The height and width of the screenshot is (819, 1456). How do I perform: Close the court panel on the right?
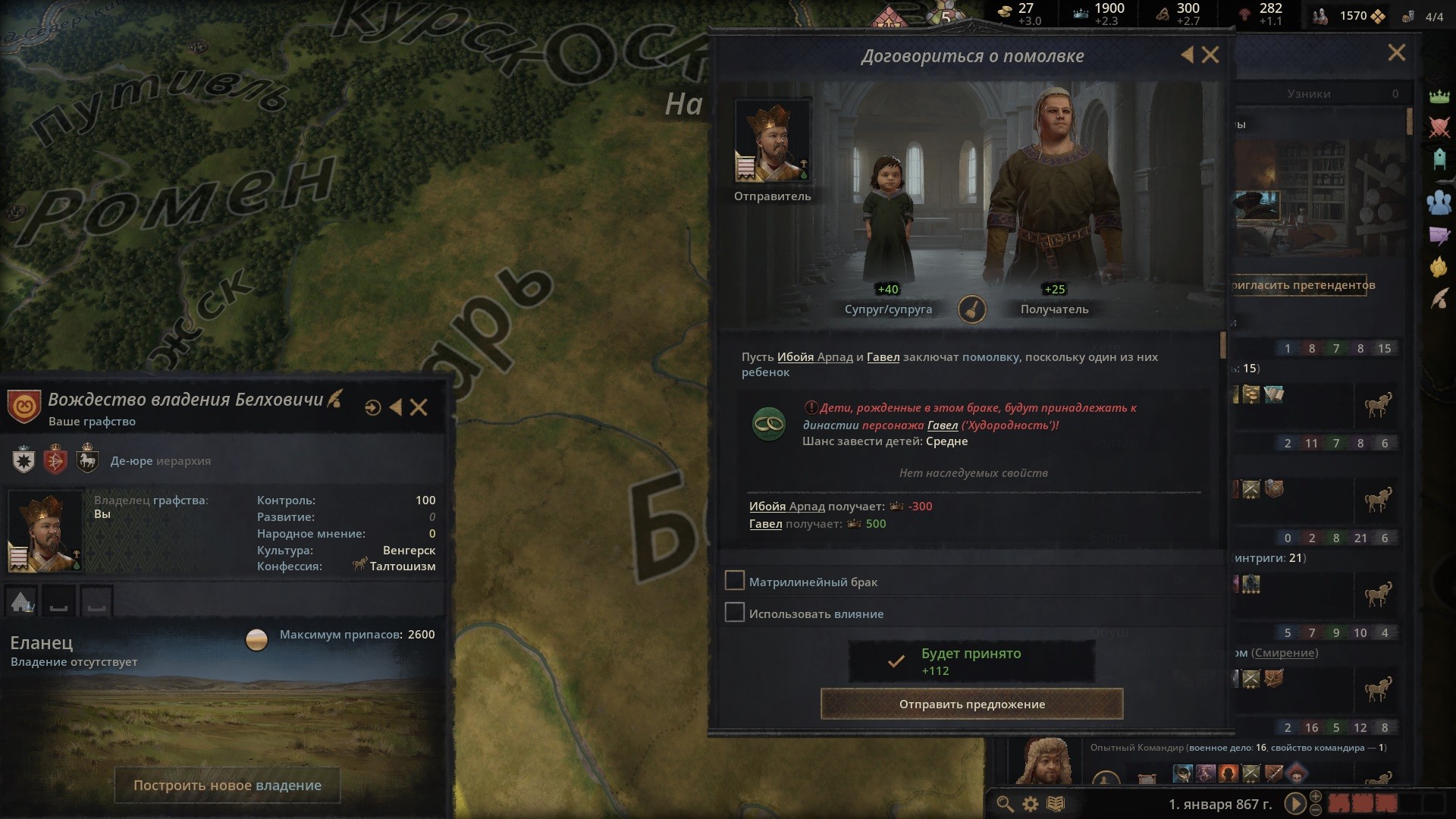(x=1396, y=53)
